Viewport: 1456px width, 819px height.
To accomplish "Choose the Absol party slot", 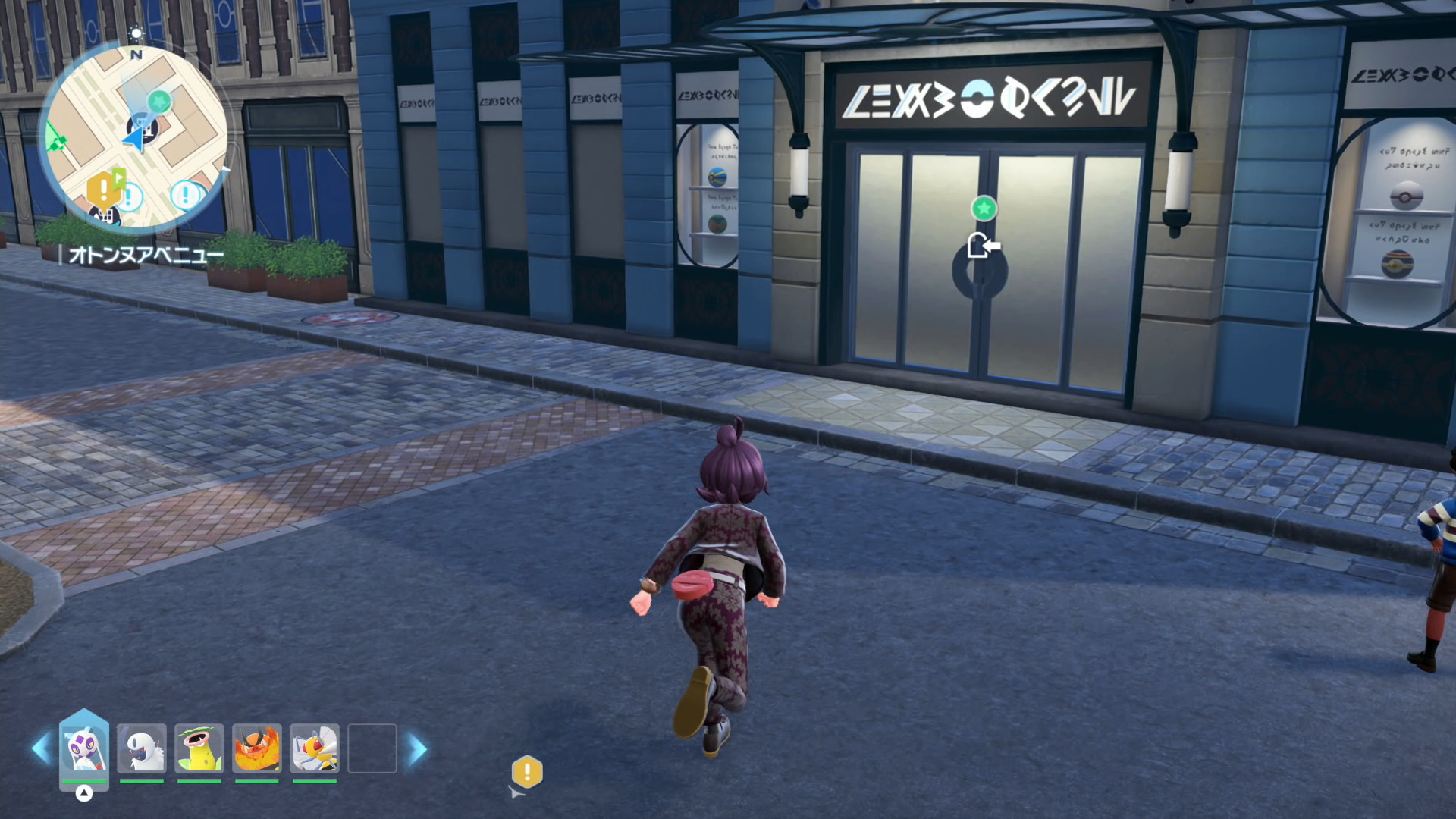I will pos(142,750).
